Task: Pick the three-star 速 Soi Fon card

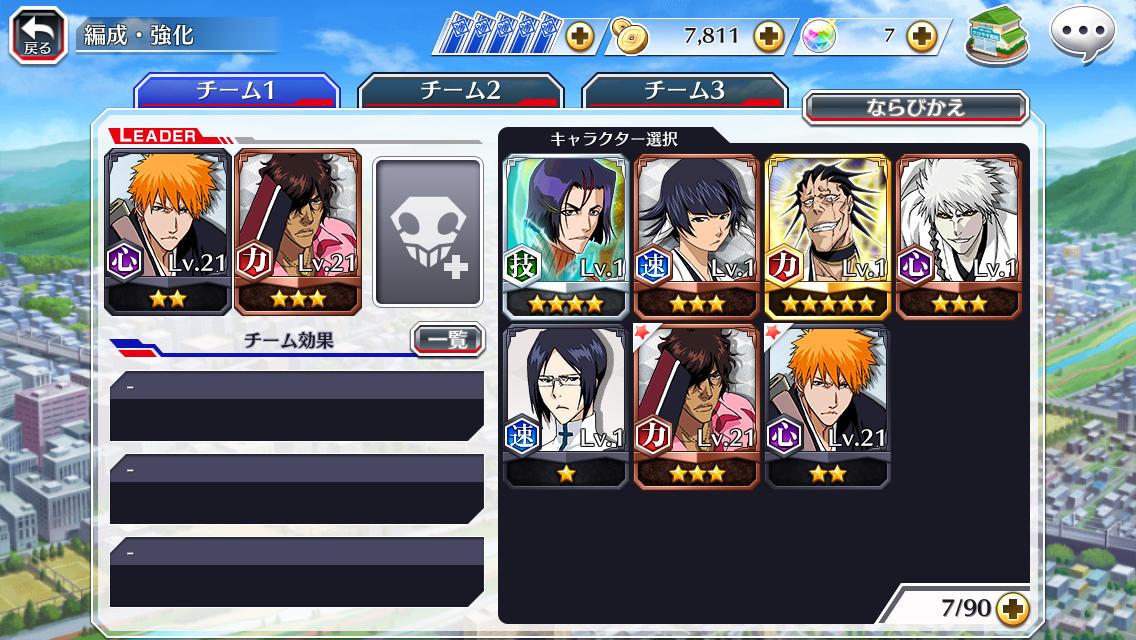Action: point(696,235)
